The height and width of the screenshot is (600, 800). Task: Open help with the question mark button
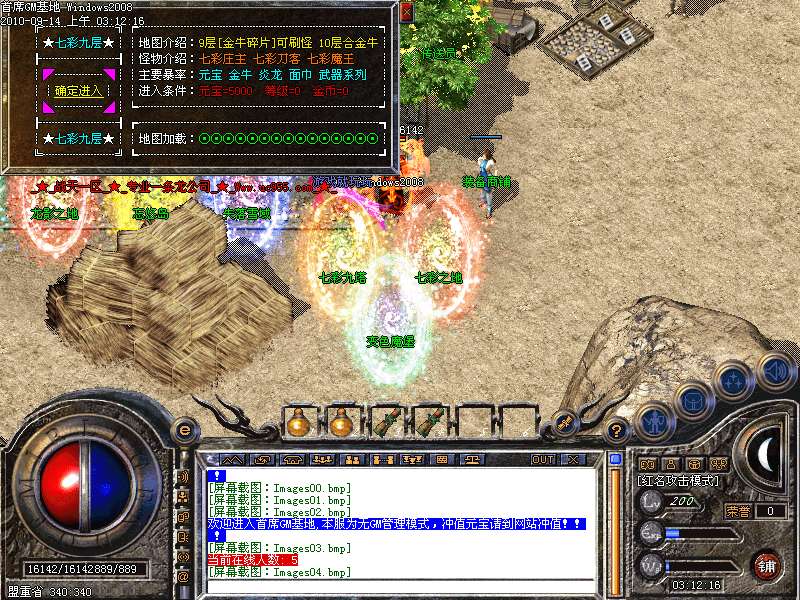618,431
